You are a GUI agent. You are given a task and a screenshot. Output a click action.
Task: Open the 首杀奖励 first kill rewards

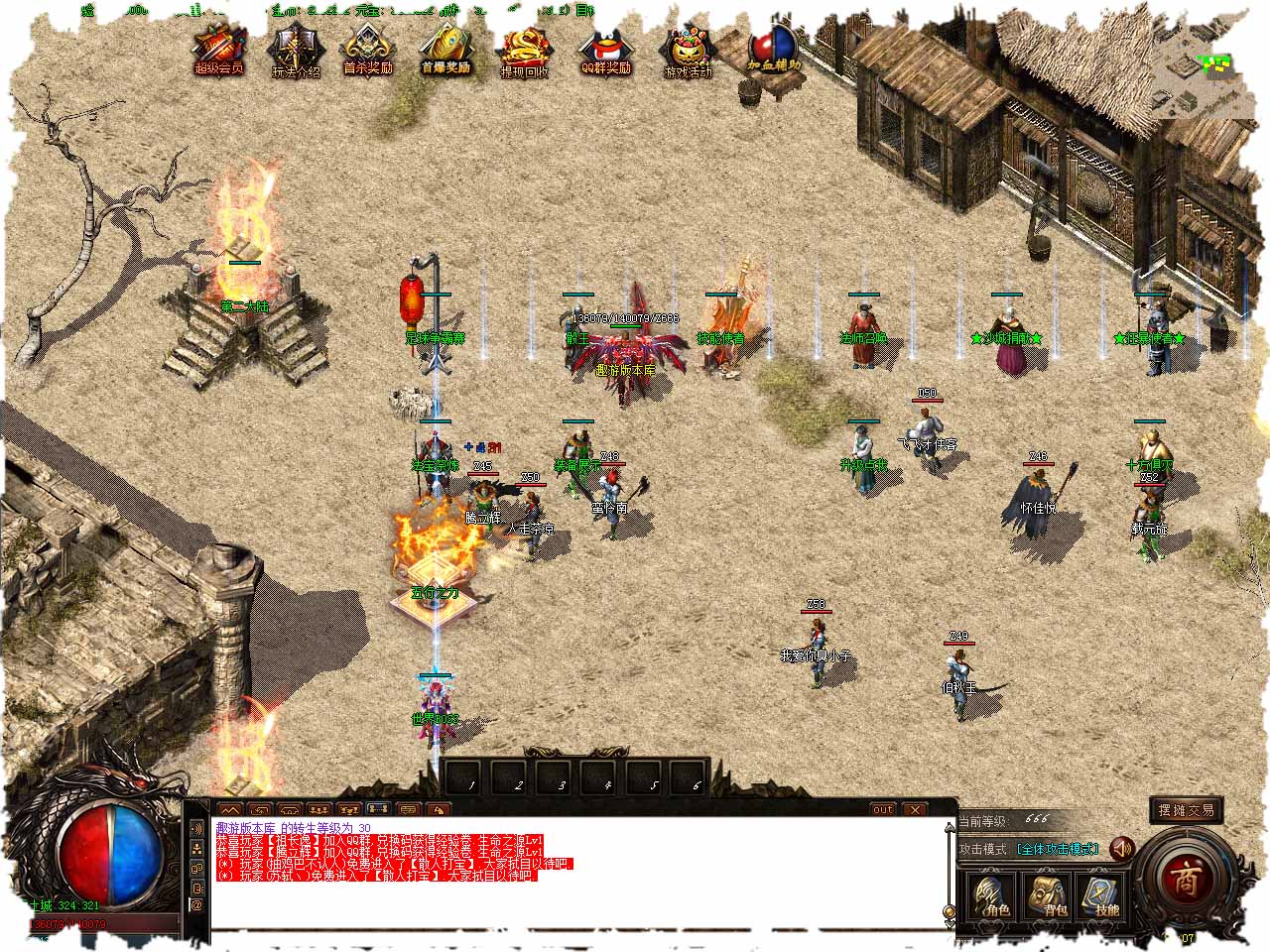[368, 50]
